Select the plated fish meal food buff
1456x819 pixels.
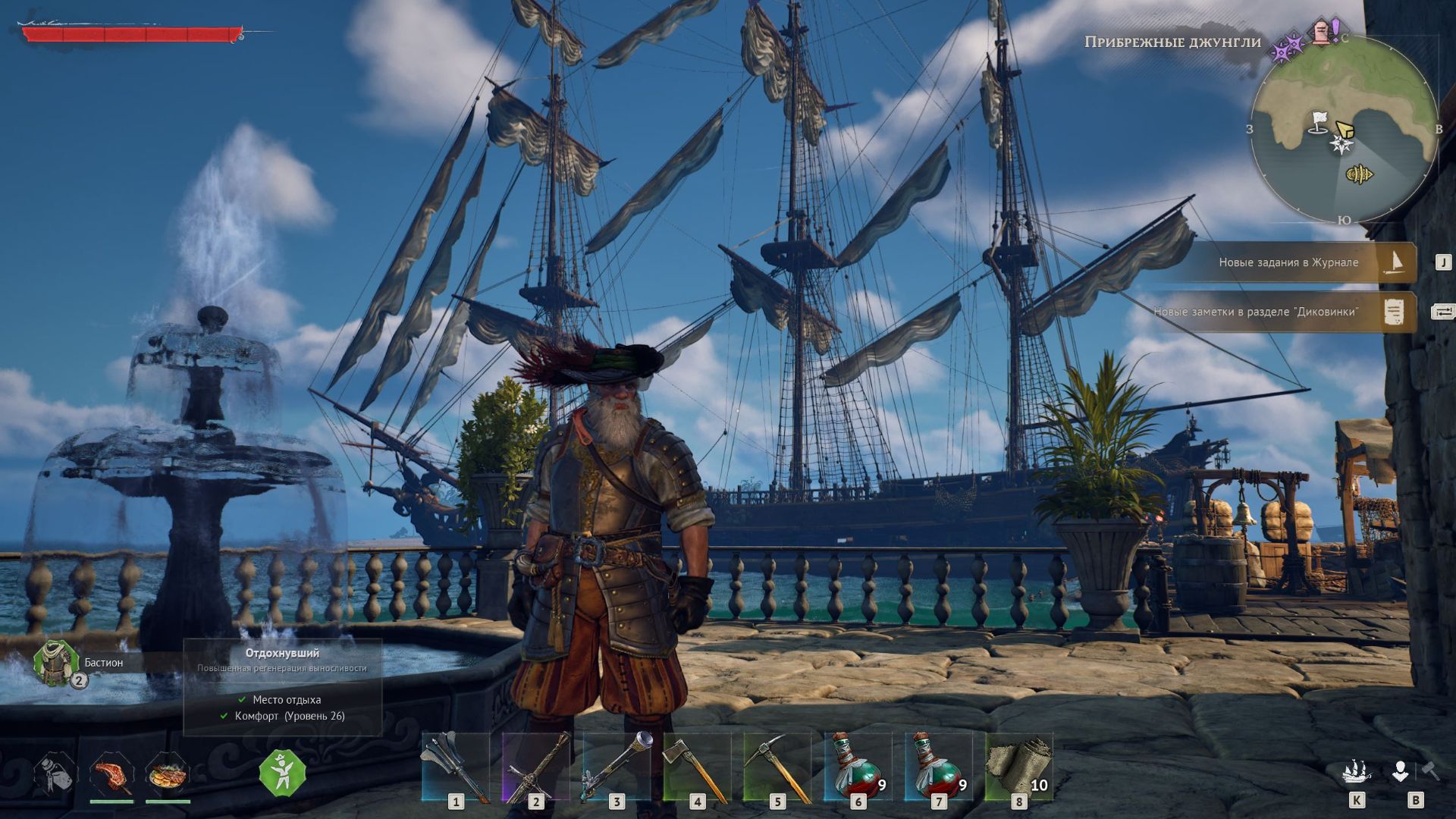(168, 775)
